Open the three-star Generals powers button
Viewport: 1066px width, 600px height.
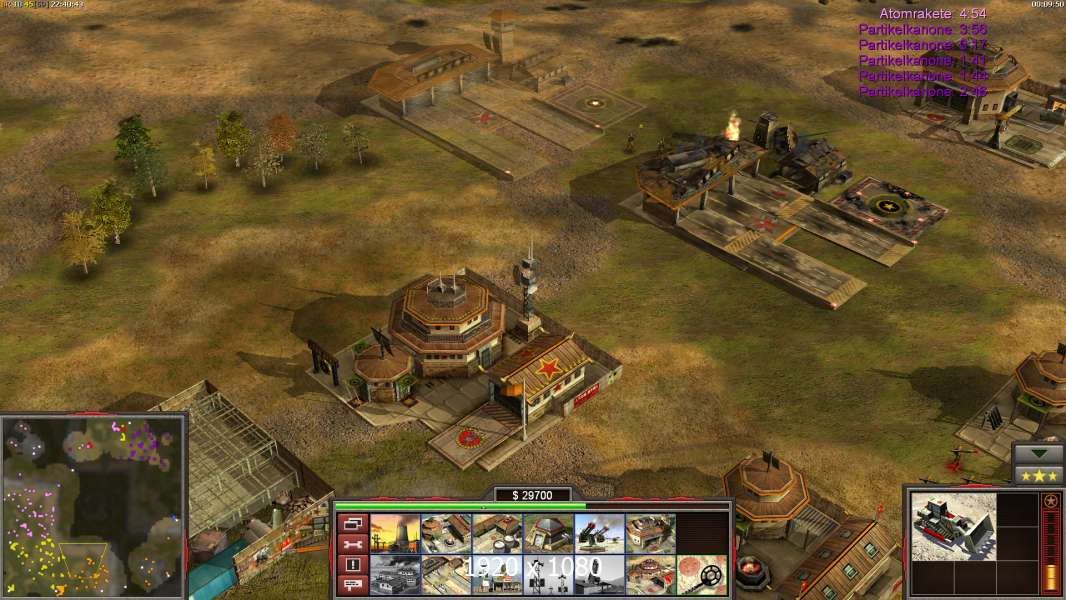click(x=1037, y=475)
